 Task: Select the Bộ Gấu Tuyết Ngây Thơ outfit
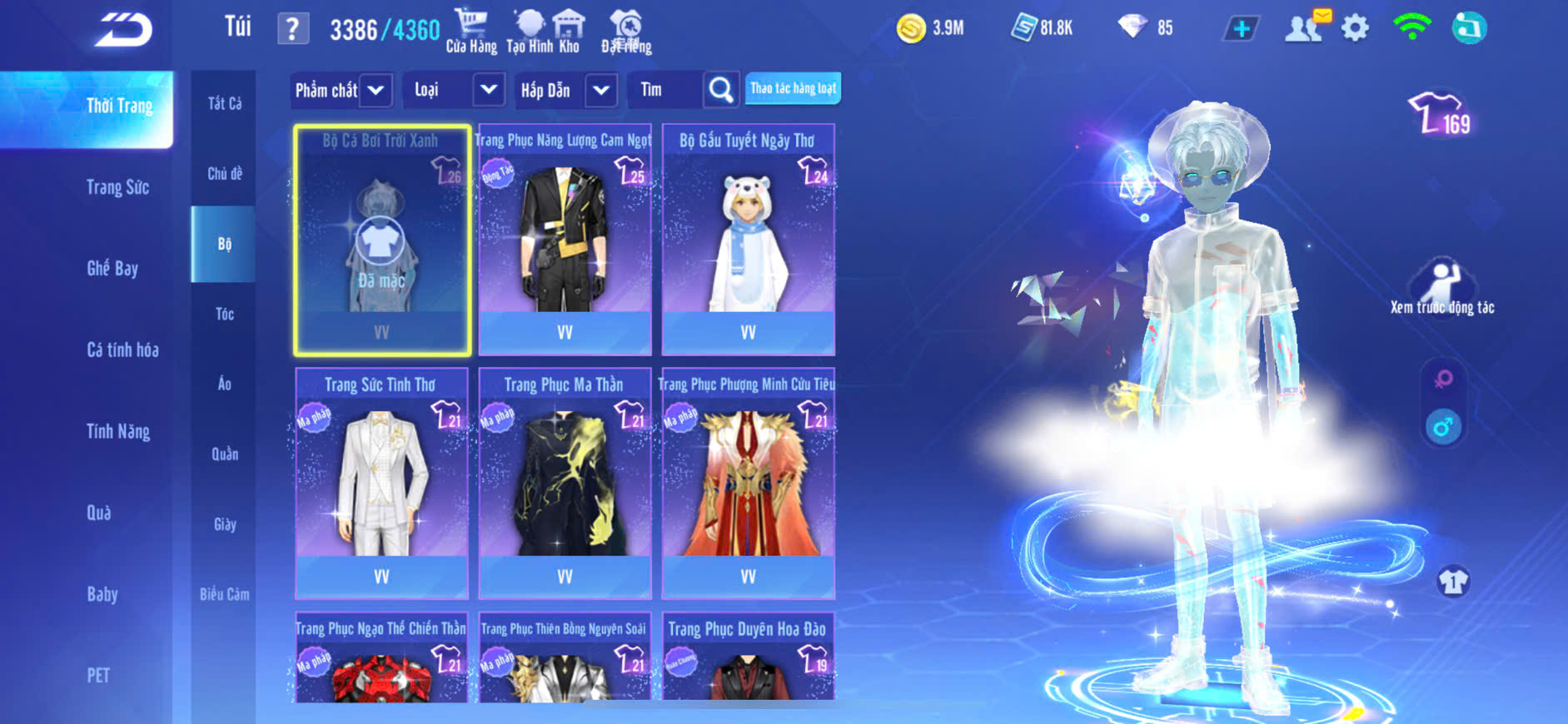point(748,240)
